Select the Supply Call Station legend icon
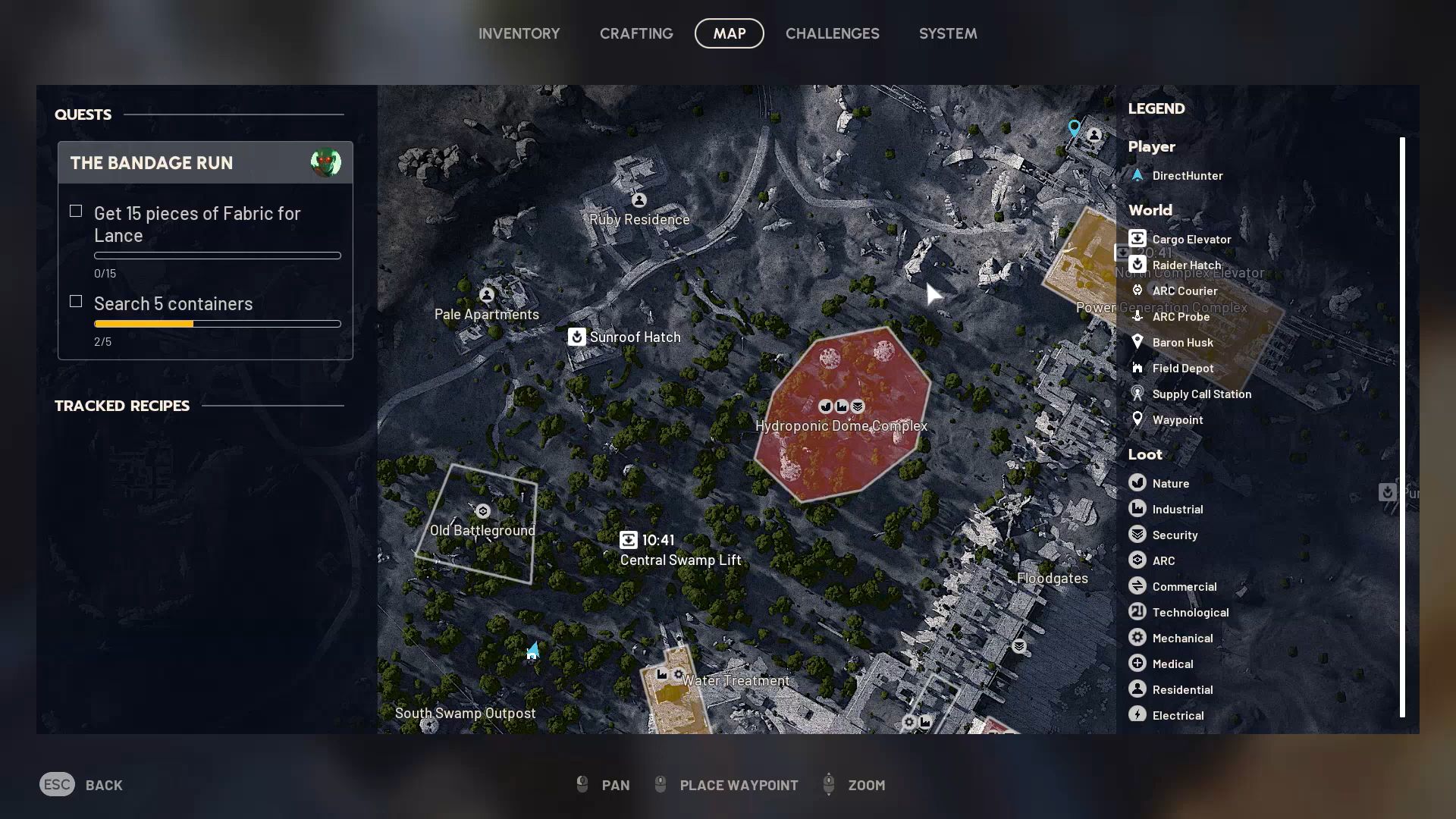 coord(1137,394)
